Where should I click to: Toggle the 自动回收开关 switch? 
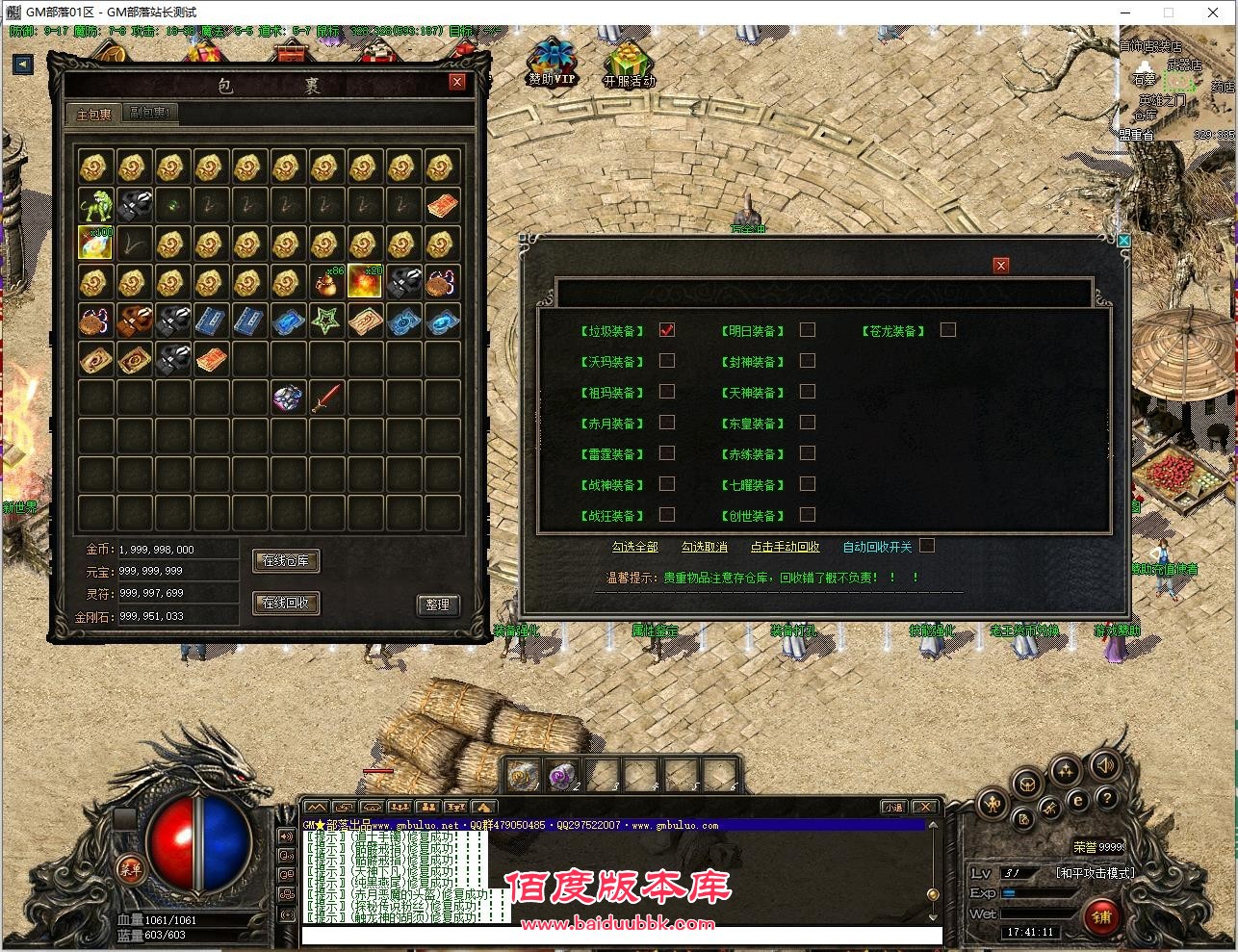pyautogui.click(x=927, y=545)
